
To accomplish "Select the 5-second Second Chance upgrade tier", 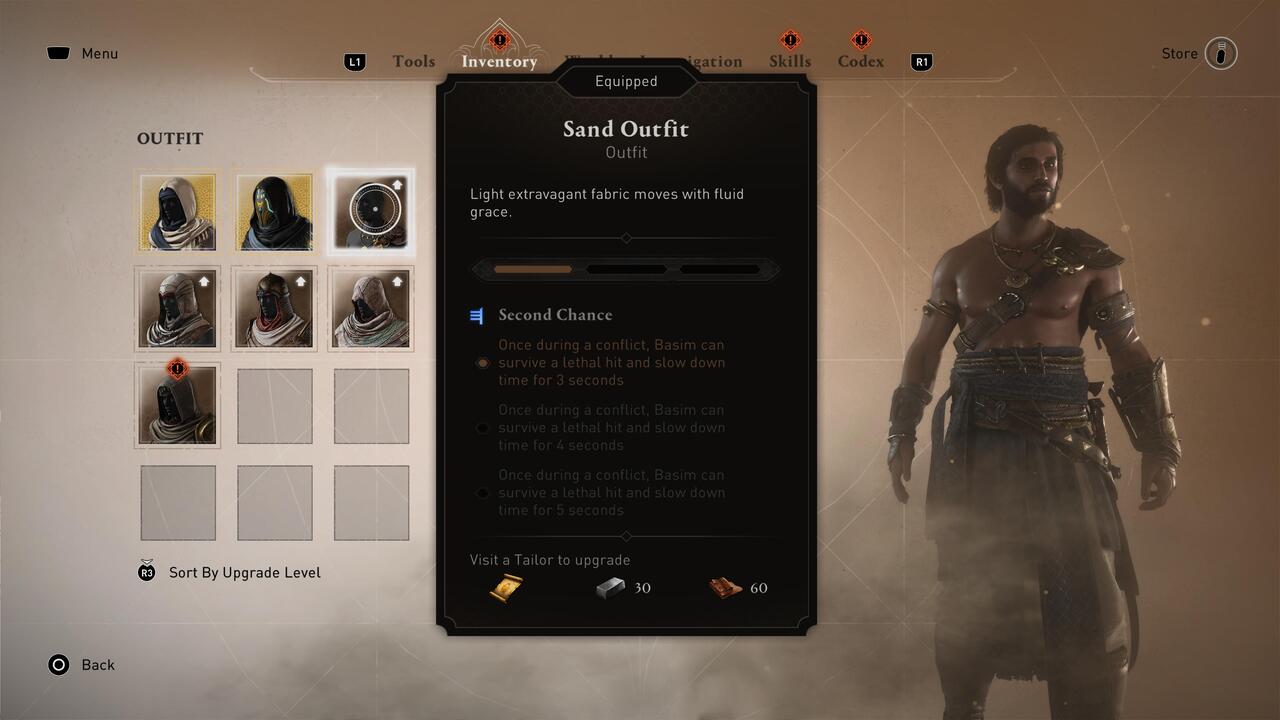I will (x=483, y=493).
